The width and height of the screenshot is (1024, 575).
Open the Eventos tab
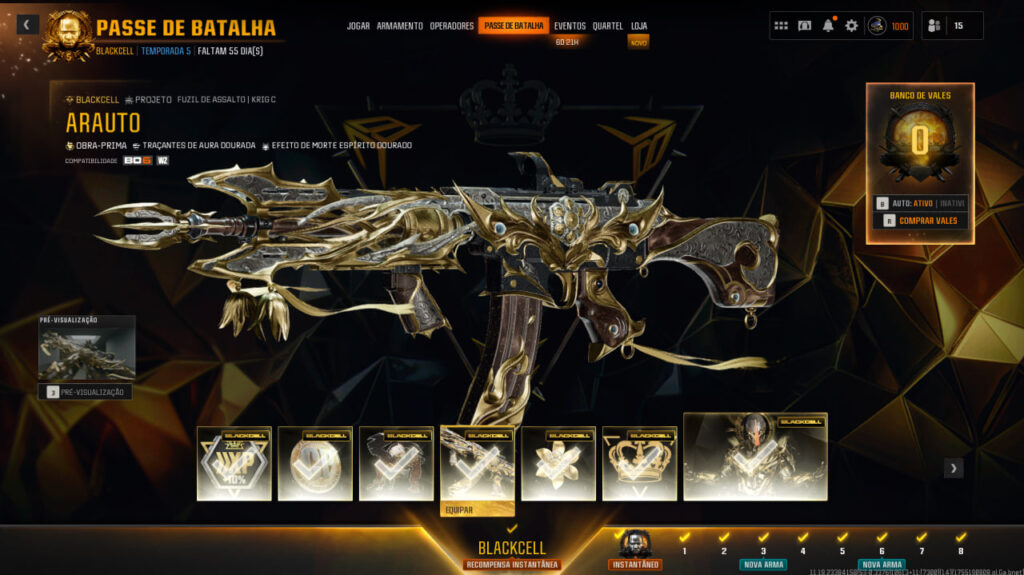point(570,26)
